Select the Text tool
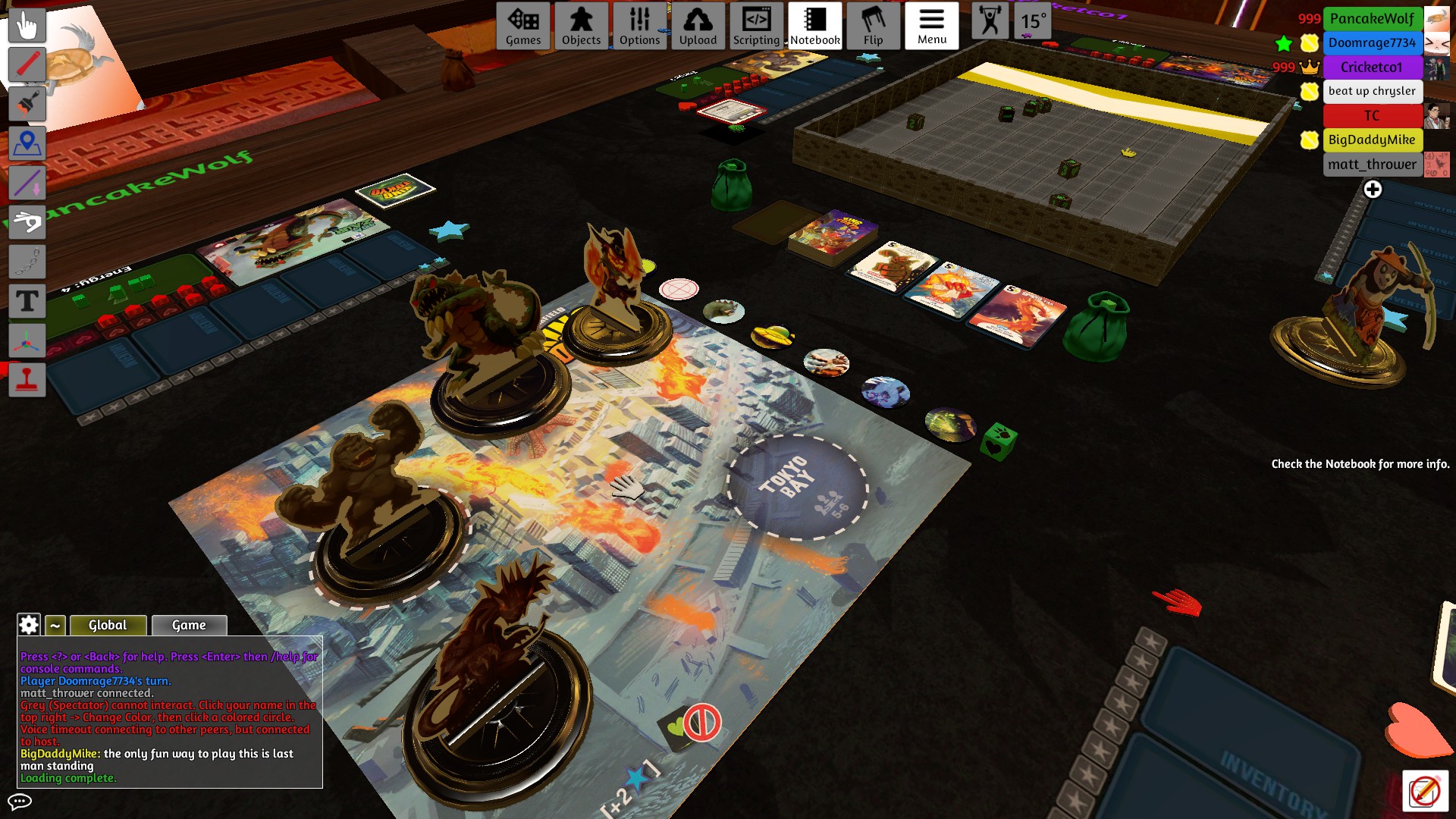 pyautogui.click(x=27, y=302)
